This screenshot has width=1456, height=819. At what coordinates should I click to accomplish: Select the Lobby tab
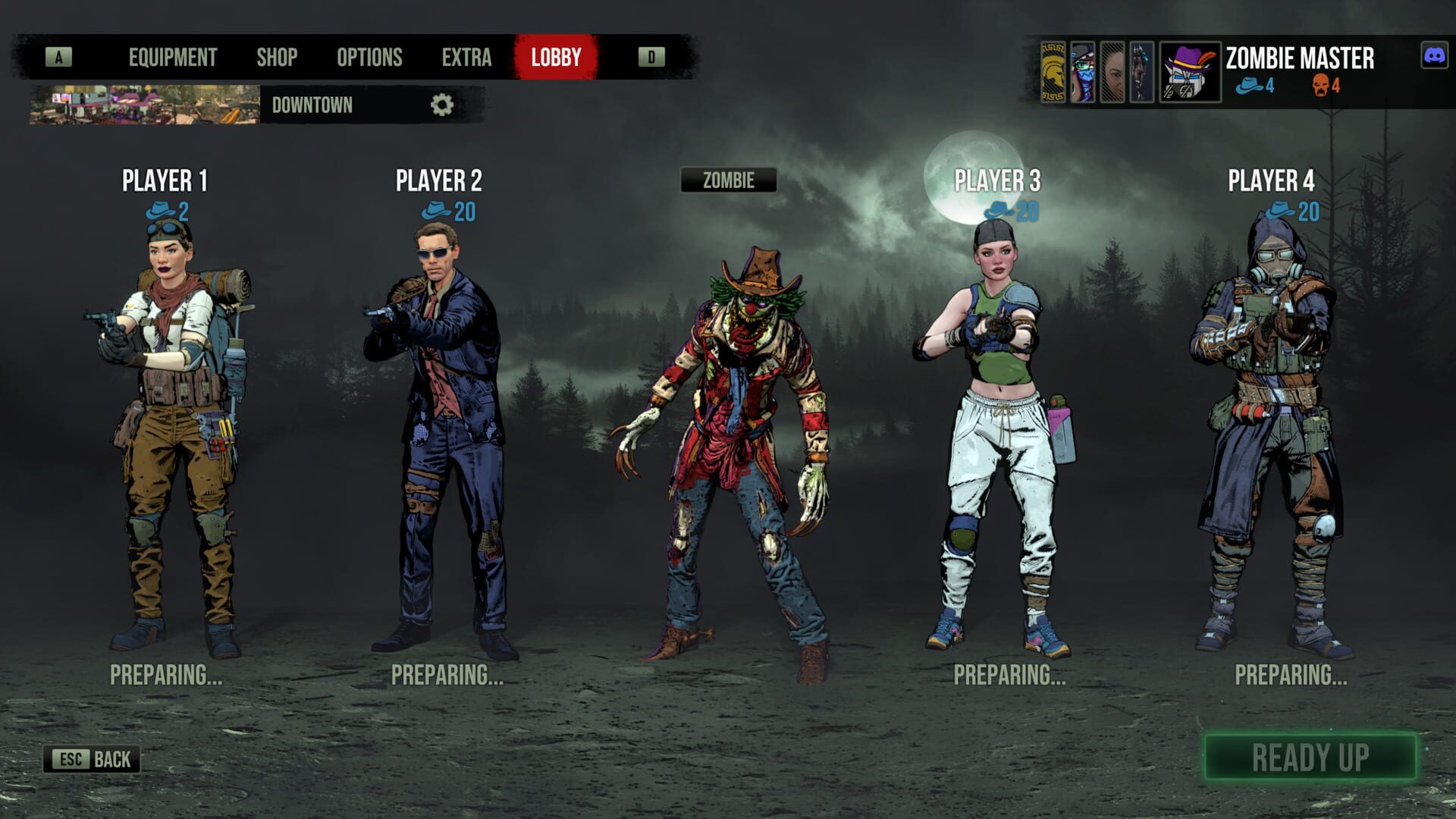[556, 56]
